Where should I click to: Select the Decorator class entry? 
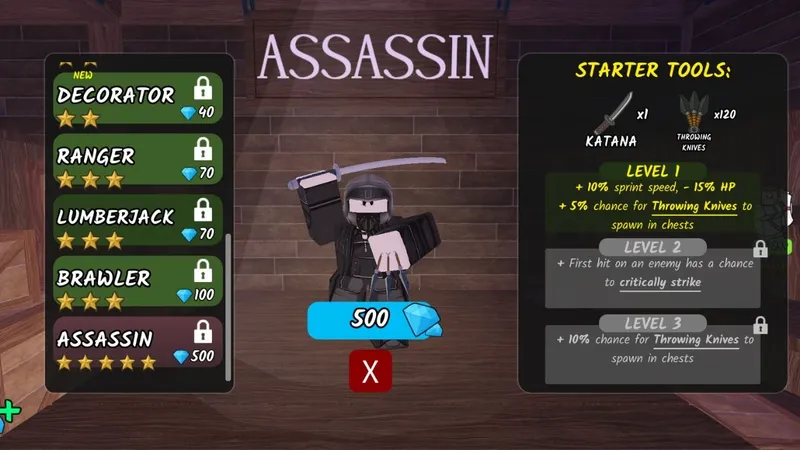coord(138,105)
